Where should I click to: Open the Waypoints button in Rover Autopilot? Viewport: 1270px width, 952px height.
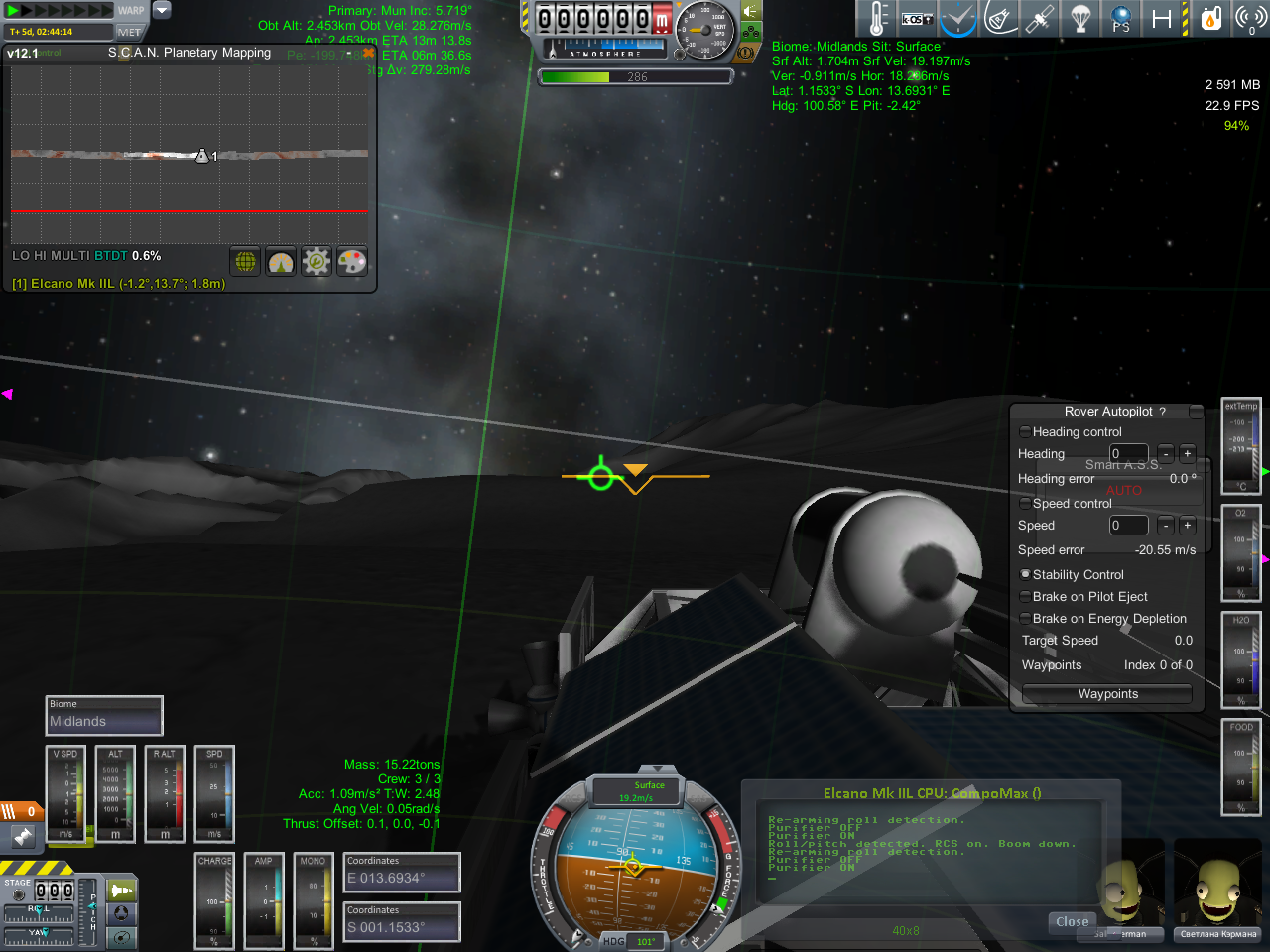click(x=1107, y=694)
